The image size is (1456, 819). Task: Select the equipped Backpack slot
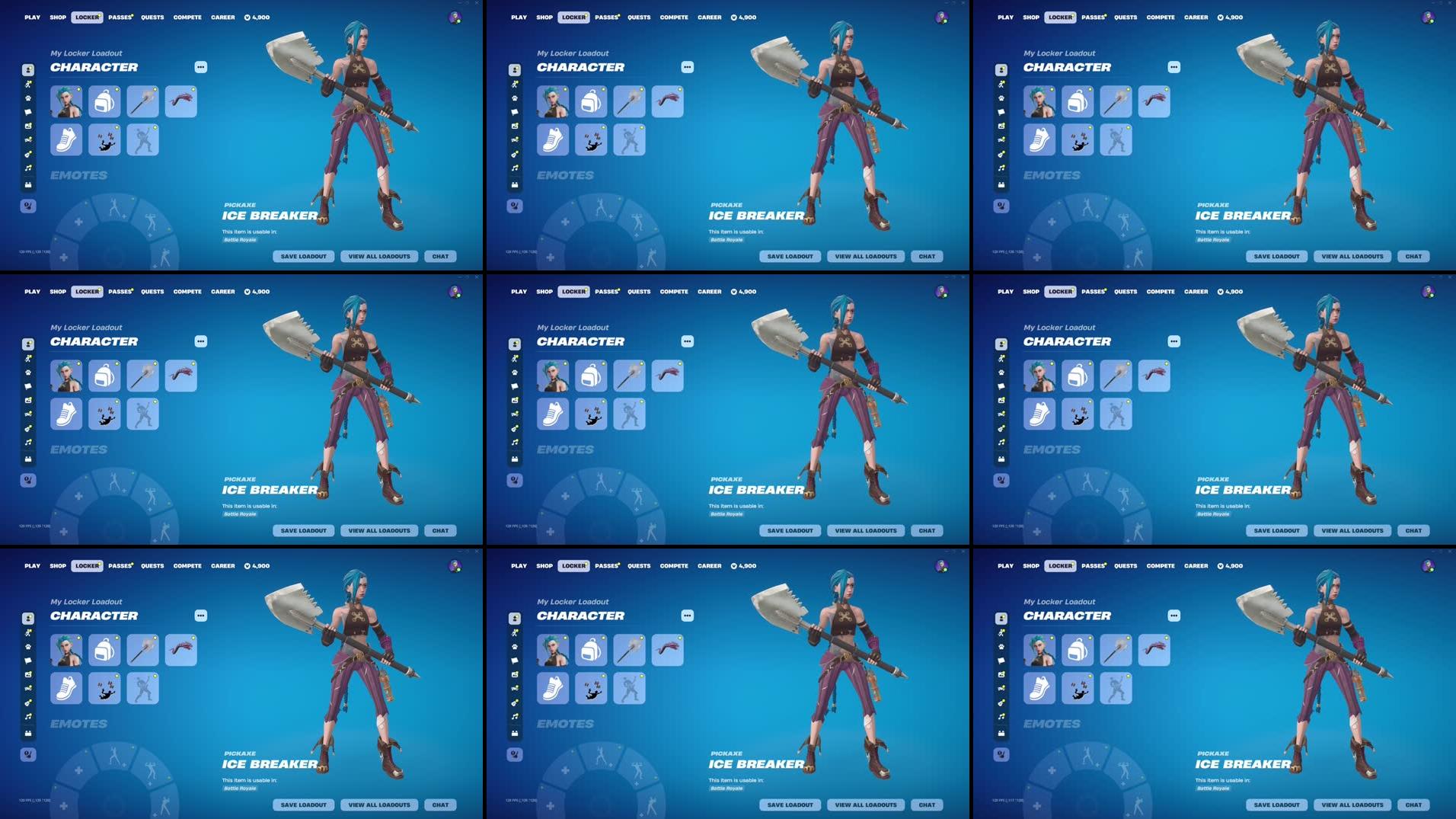[104, 101]
